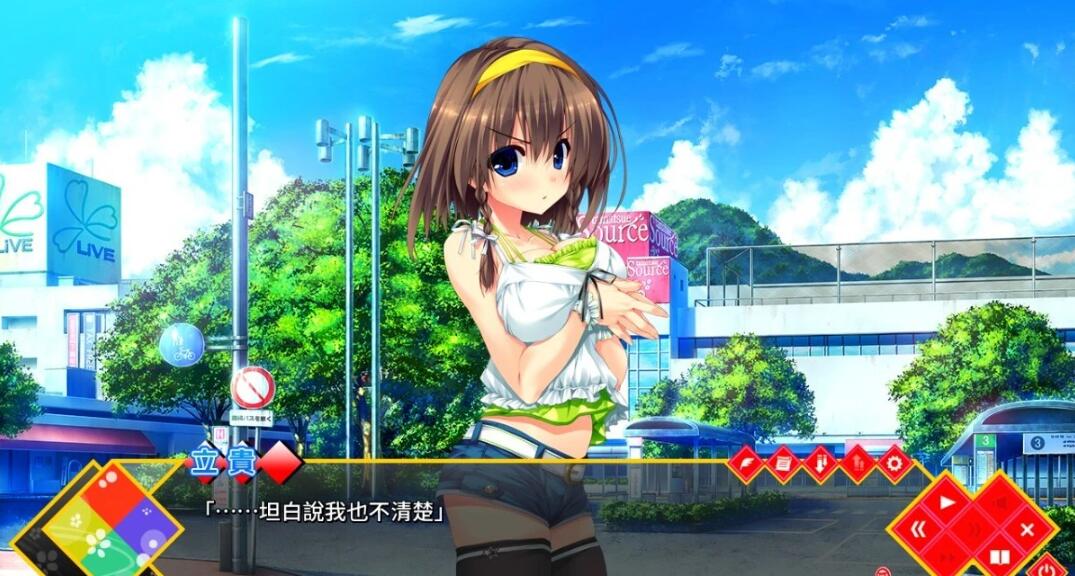
Task: Click the page document diamond icon
Action: [783, 464]
